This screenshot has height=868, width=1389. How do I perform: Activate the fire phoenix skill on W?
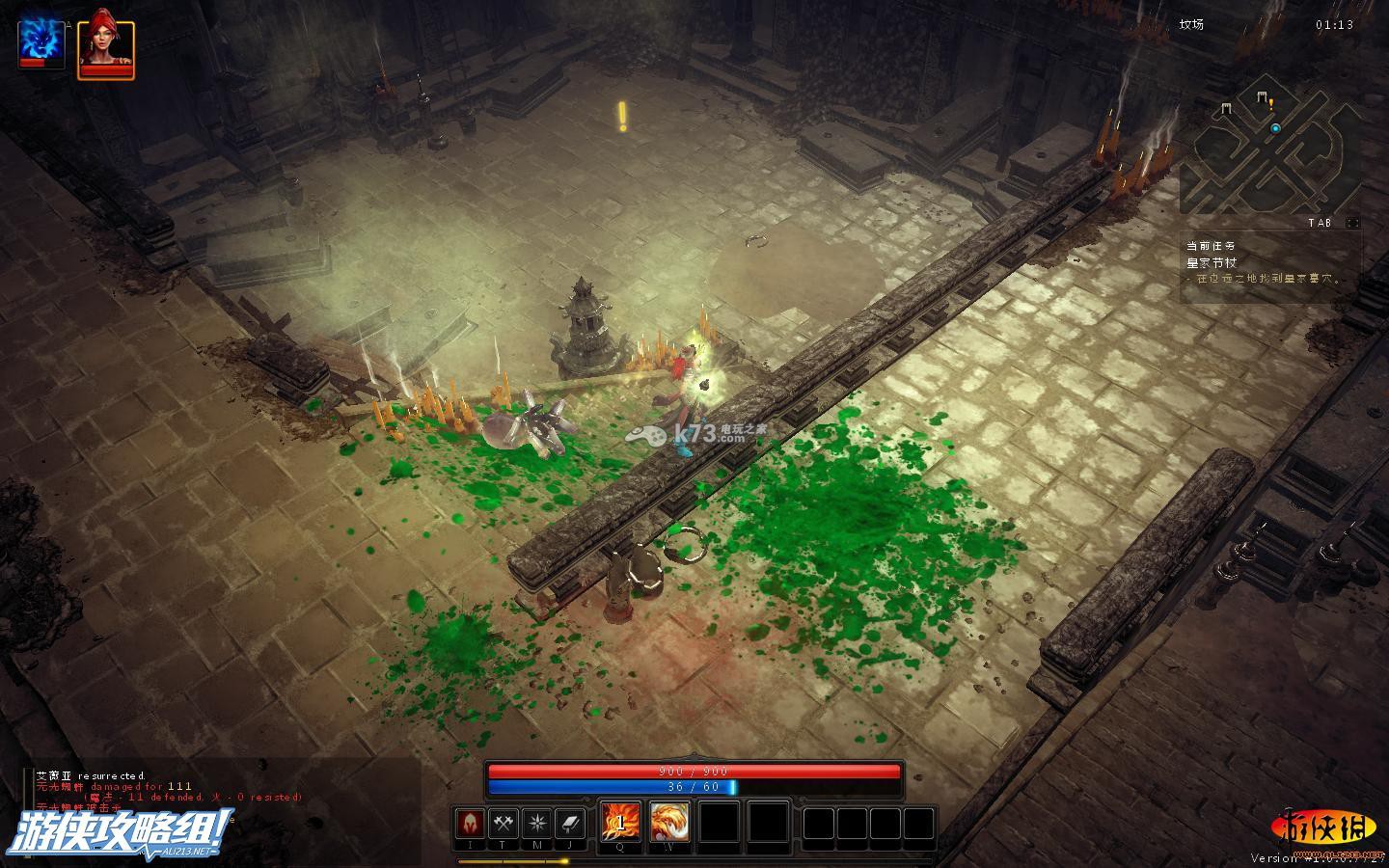(668, 822)
